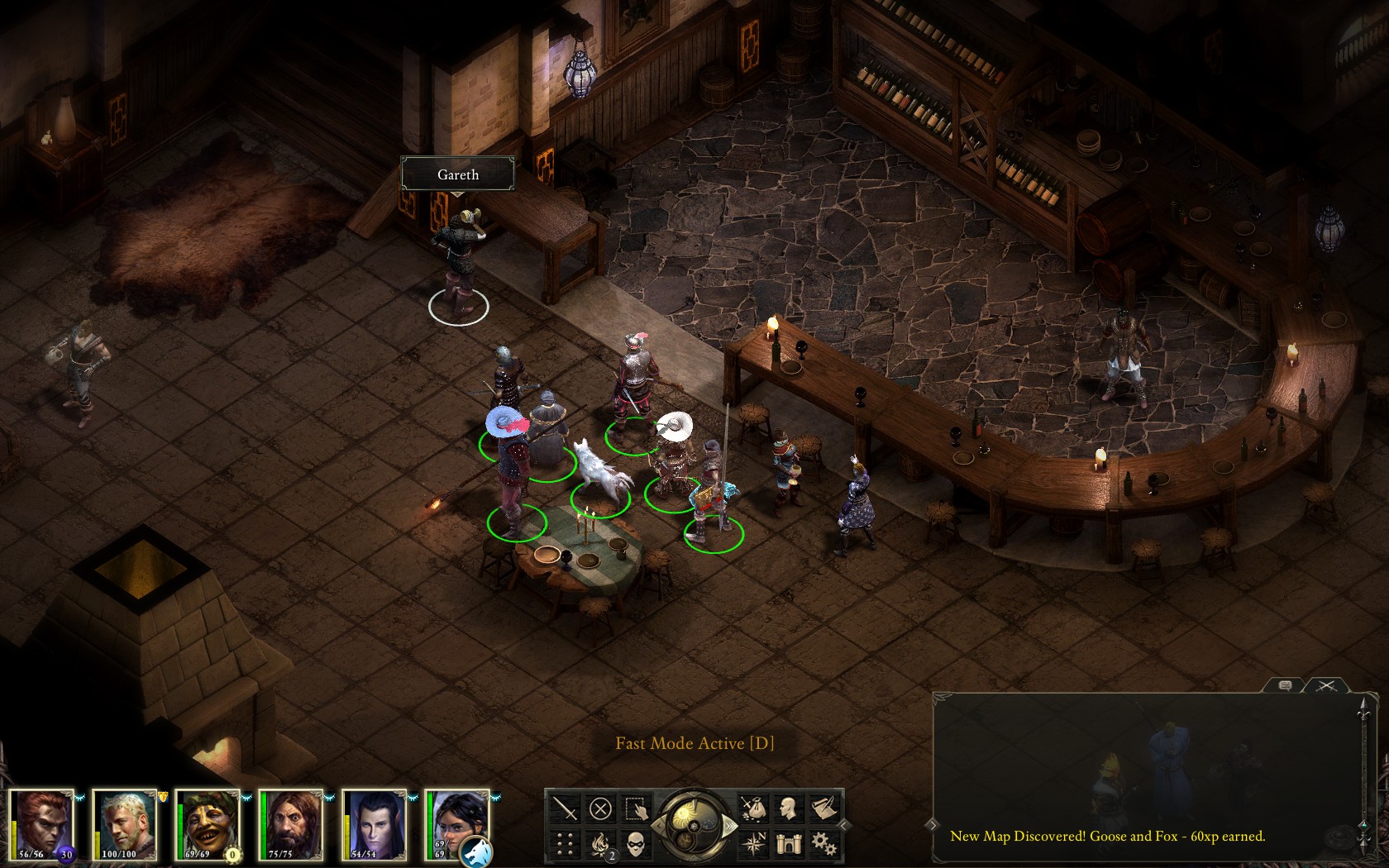Click Gareth's nameplate
The width and height of the screenshot is (1389, 868).
[x=457, y=174]
